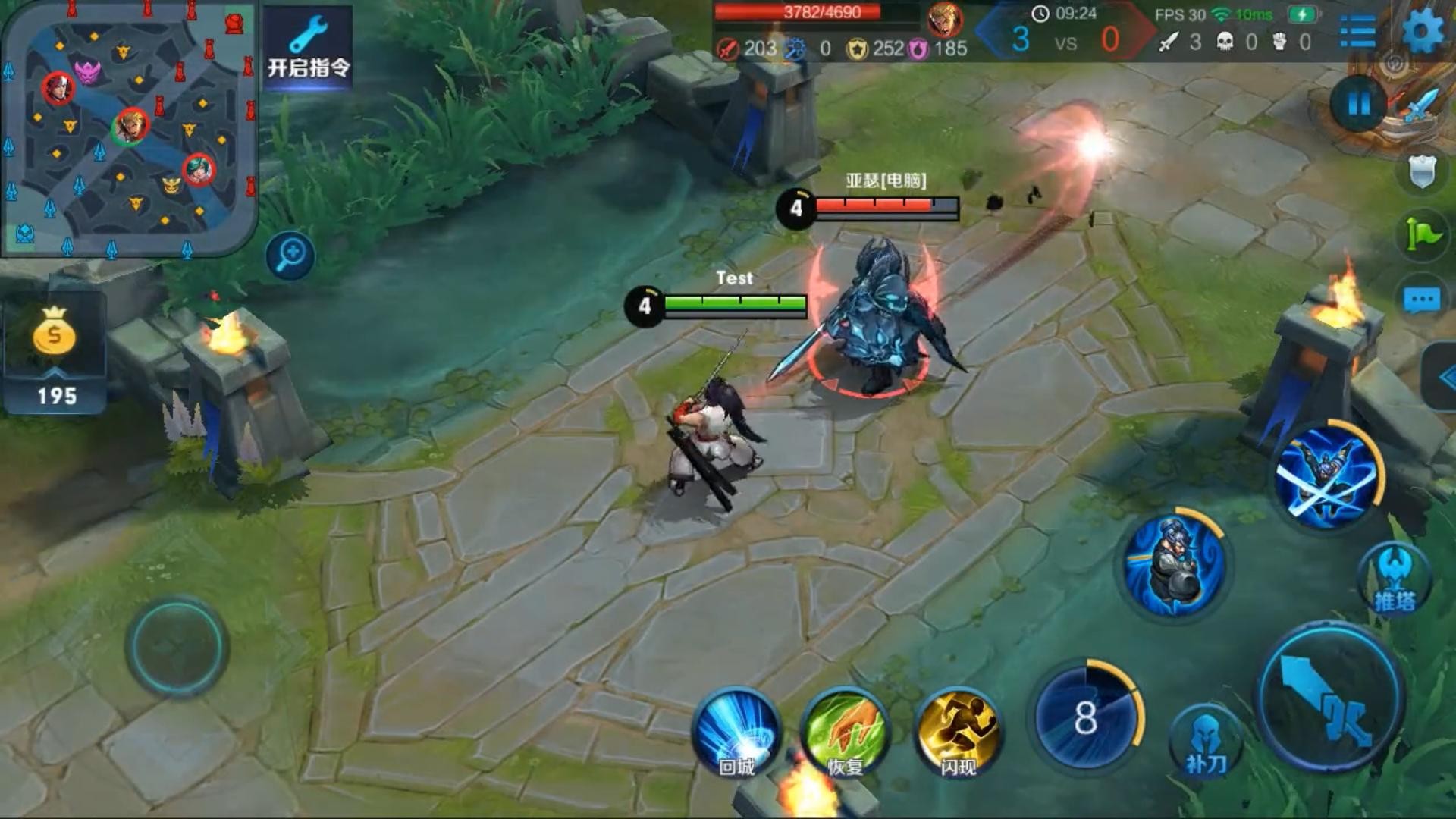Click the minimap

[x=129, y=129]
